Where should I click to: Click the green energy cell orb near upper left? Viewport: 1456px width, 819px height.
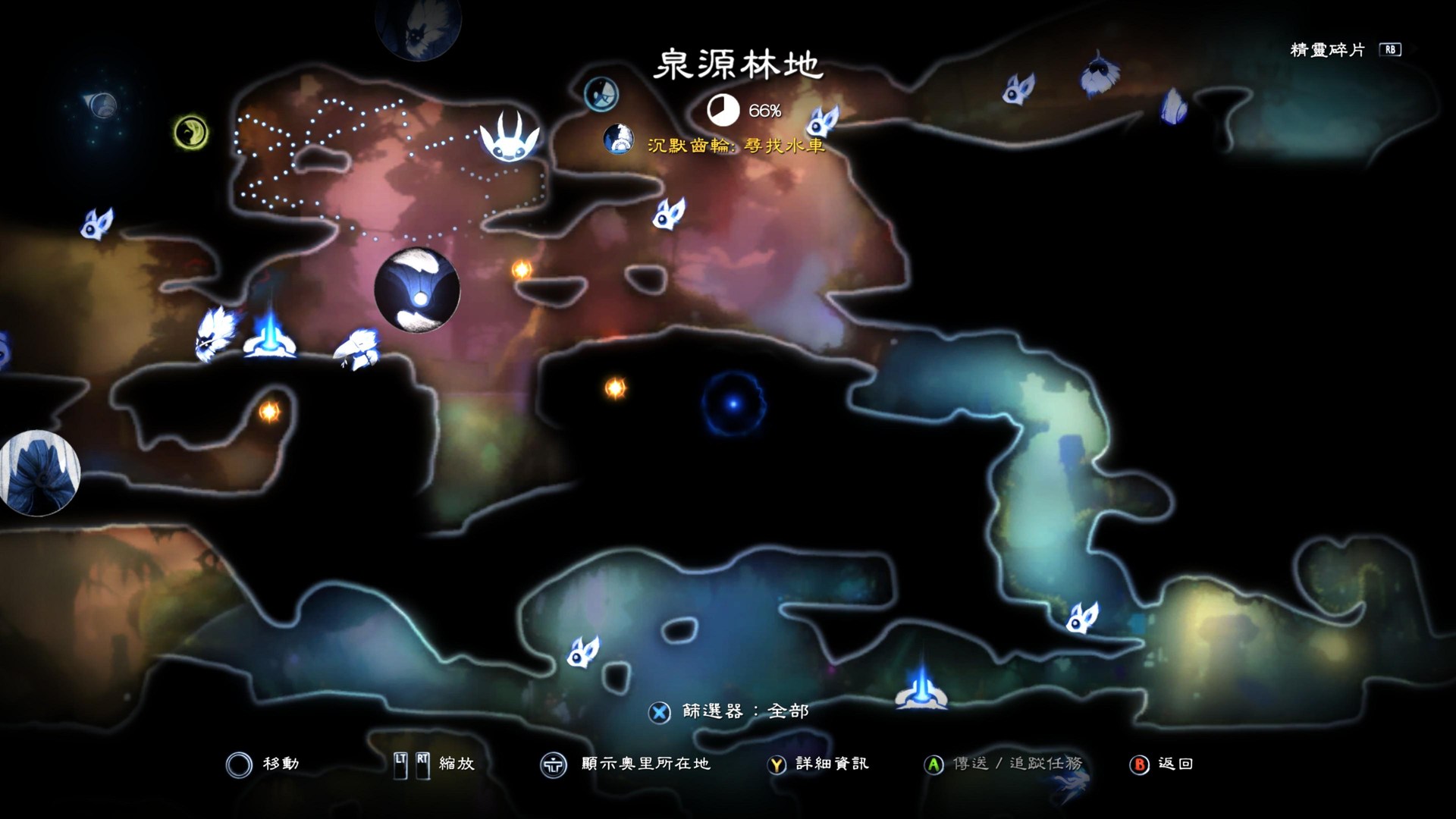pyautogui.click(x=190, y=130)
